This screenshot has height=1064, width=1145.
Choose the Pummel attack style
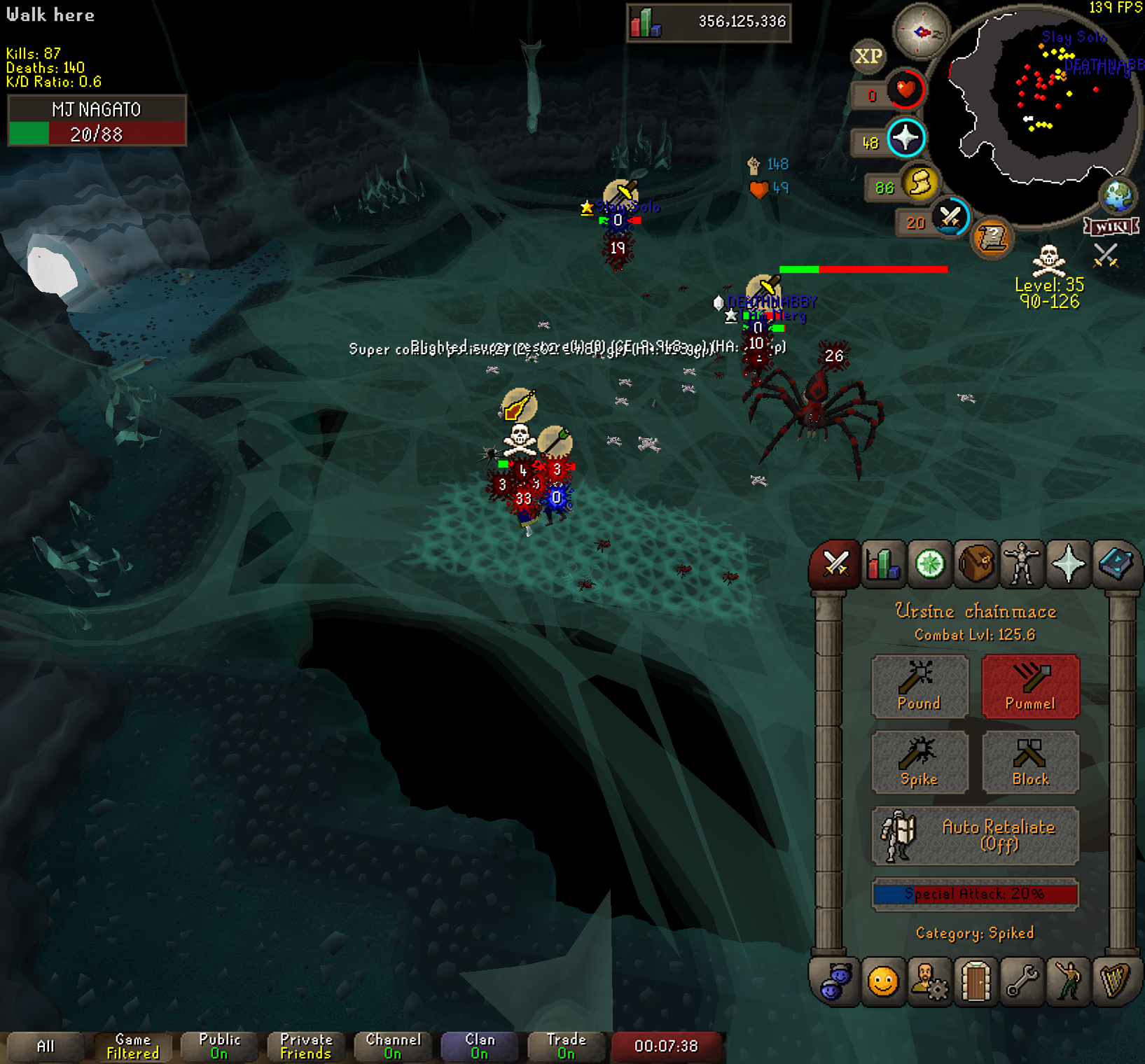pos(1030,687)
